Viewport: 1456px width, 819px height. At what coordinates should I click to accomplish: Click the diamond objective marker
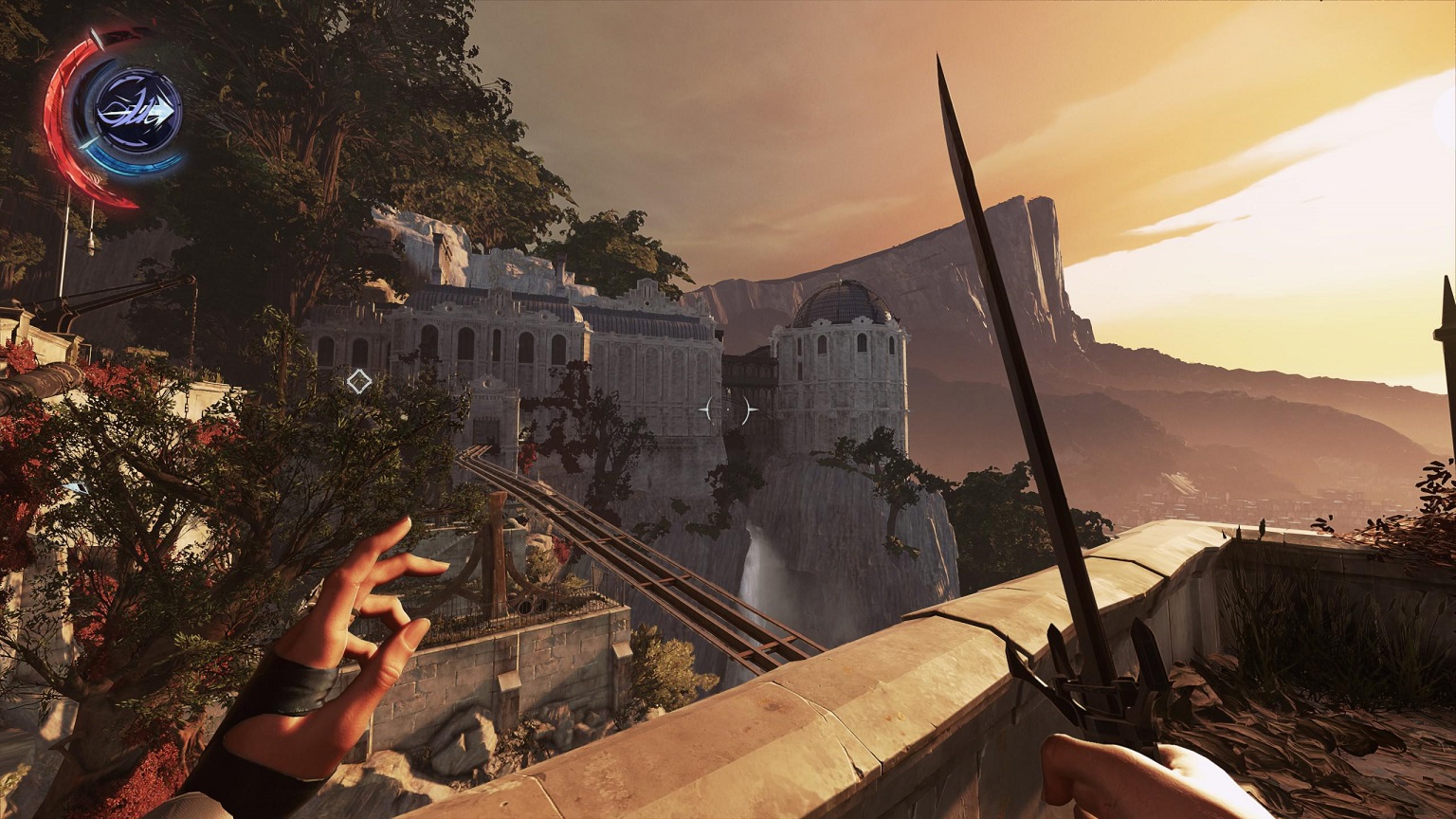(x=358, y=381)
